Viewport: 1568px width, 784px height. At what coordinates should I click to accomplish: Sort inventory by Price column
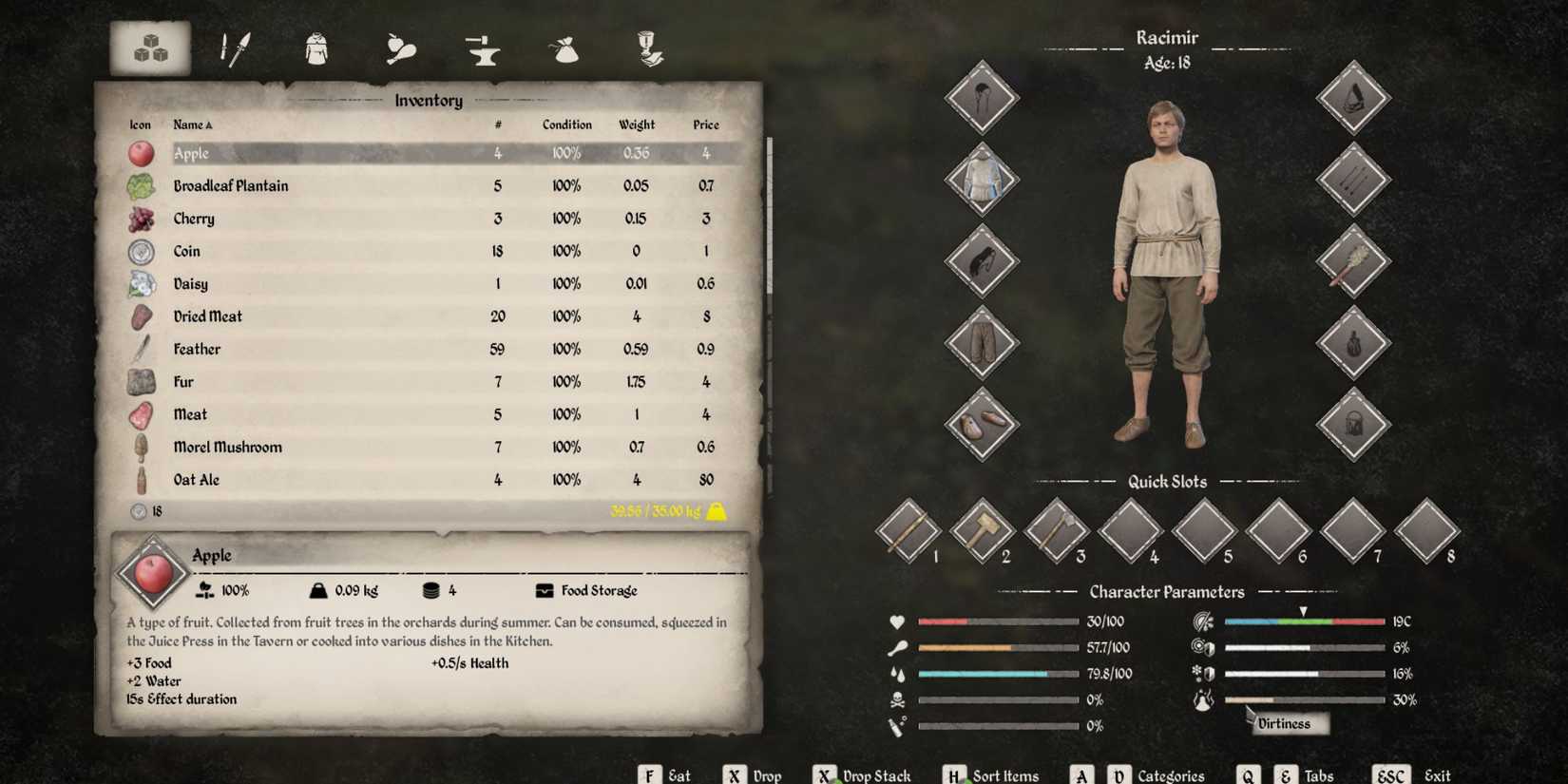click(705, 124)
